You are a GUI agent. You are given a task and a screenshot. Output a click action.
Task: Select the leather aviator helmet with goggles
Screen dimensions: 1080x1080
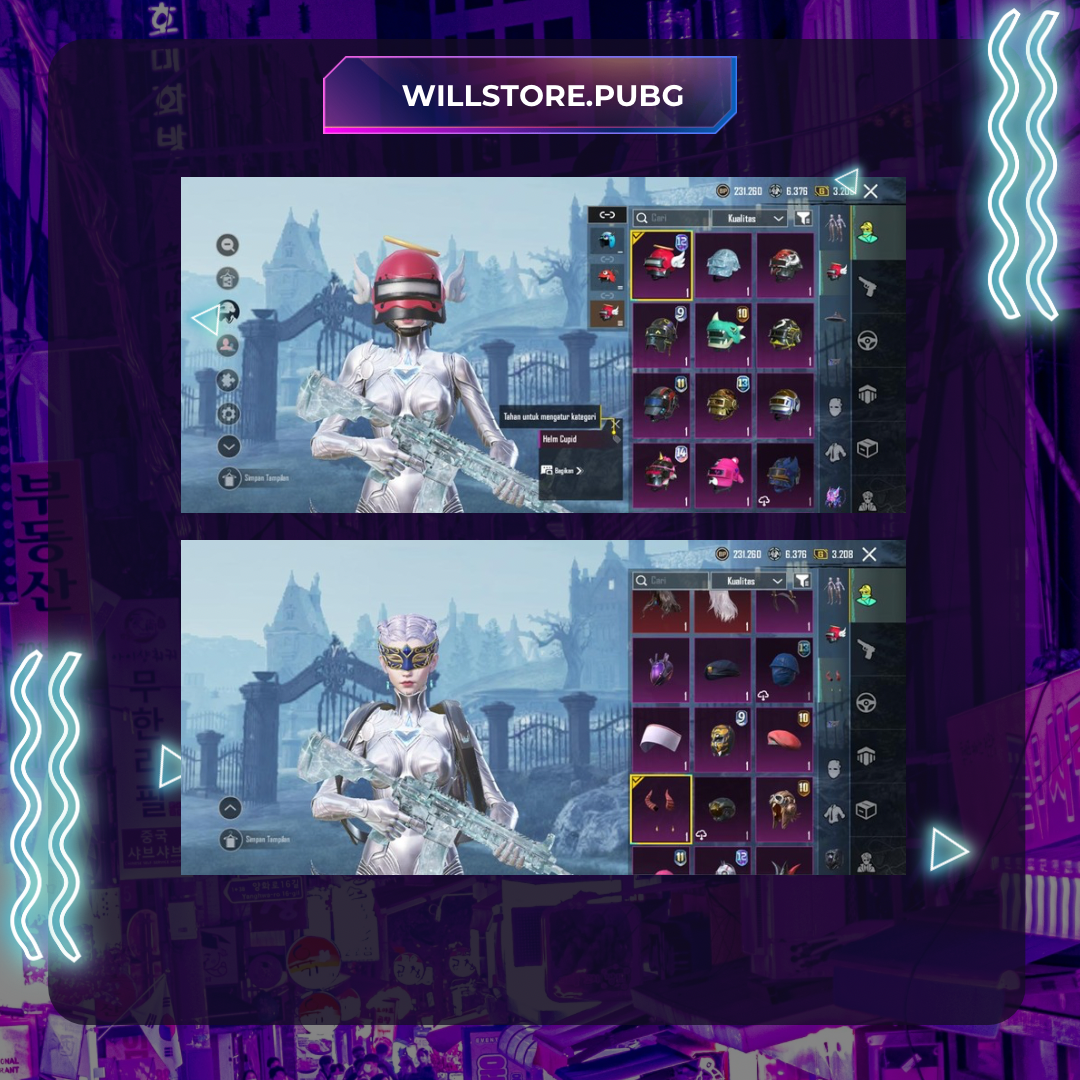tap(784, 806)
